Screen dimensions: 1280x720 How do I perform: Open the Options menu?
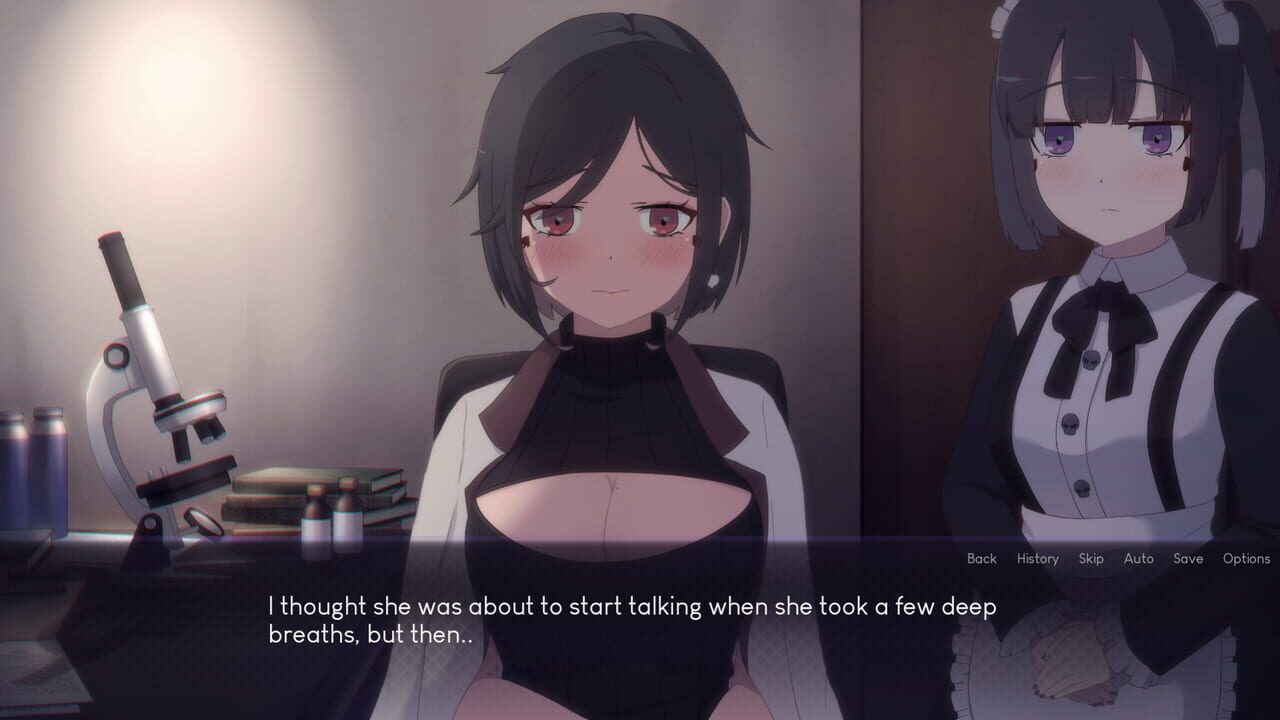click(x=1245, y=559)
